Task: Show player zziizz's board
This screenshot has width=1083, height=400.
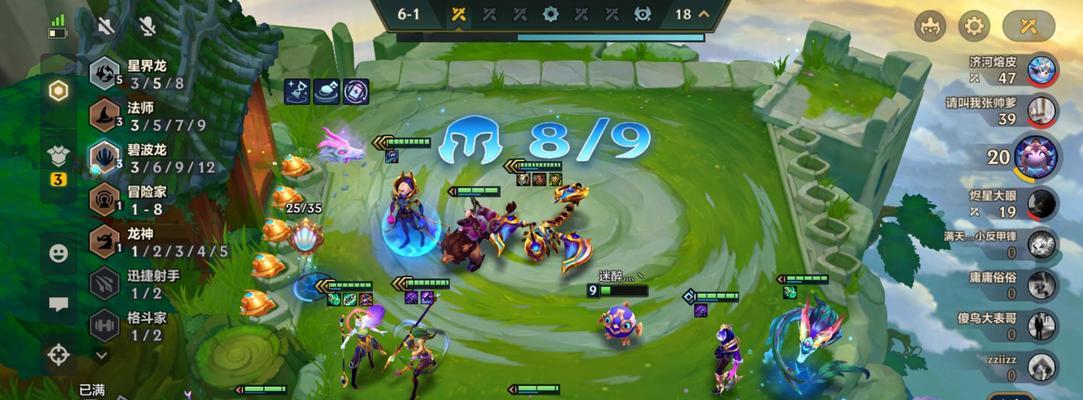Action: 1043,366
